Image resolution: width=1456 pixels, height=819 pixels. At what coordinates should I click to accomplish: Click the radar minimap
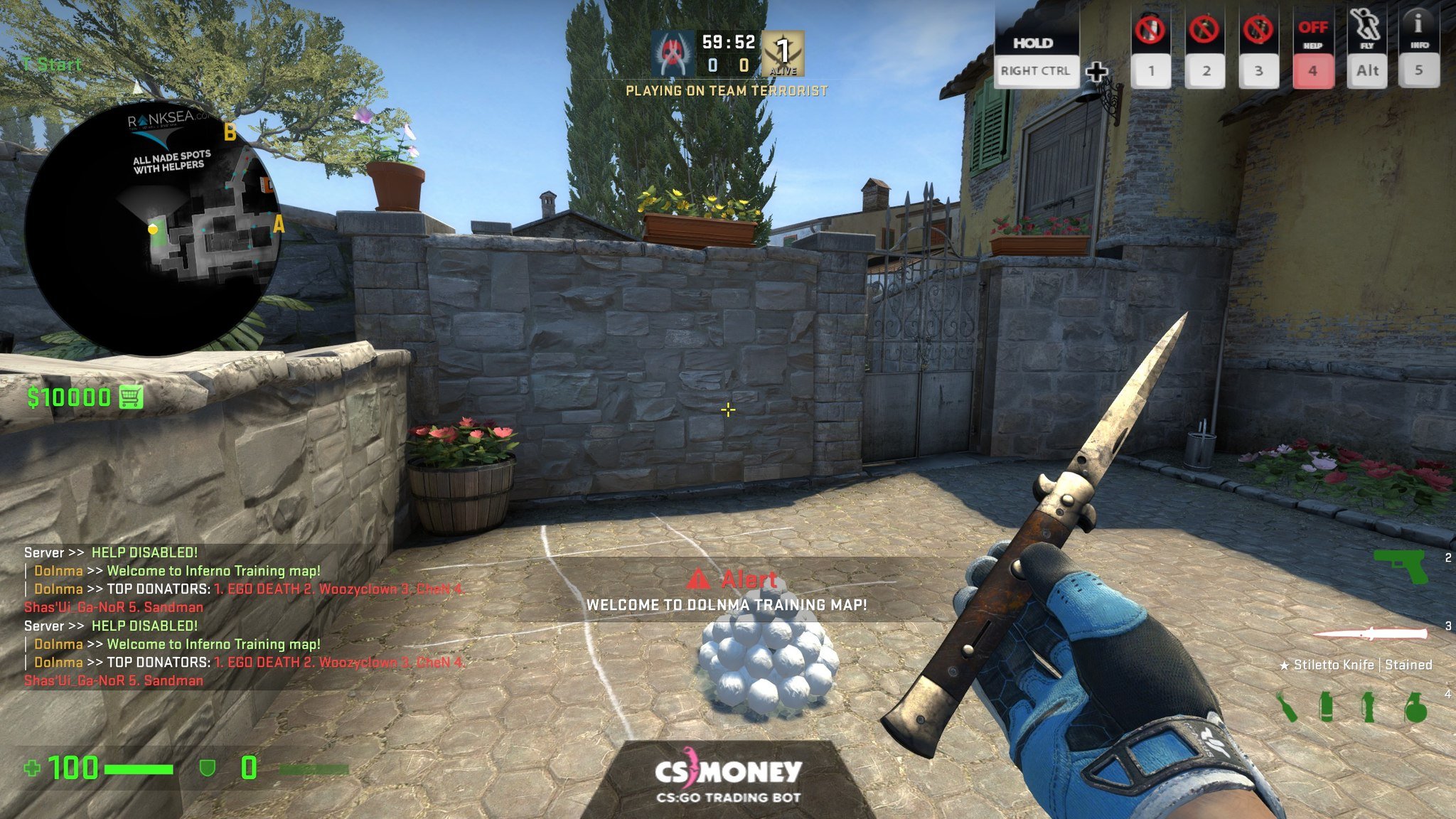[153, 229]
